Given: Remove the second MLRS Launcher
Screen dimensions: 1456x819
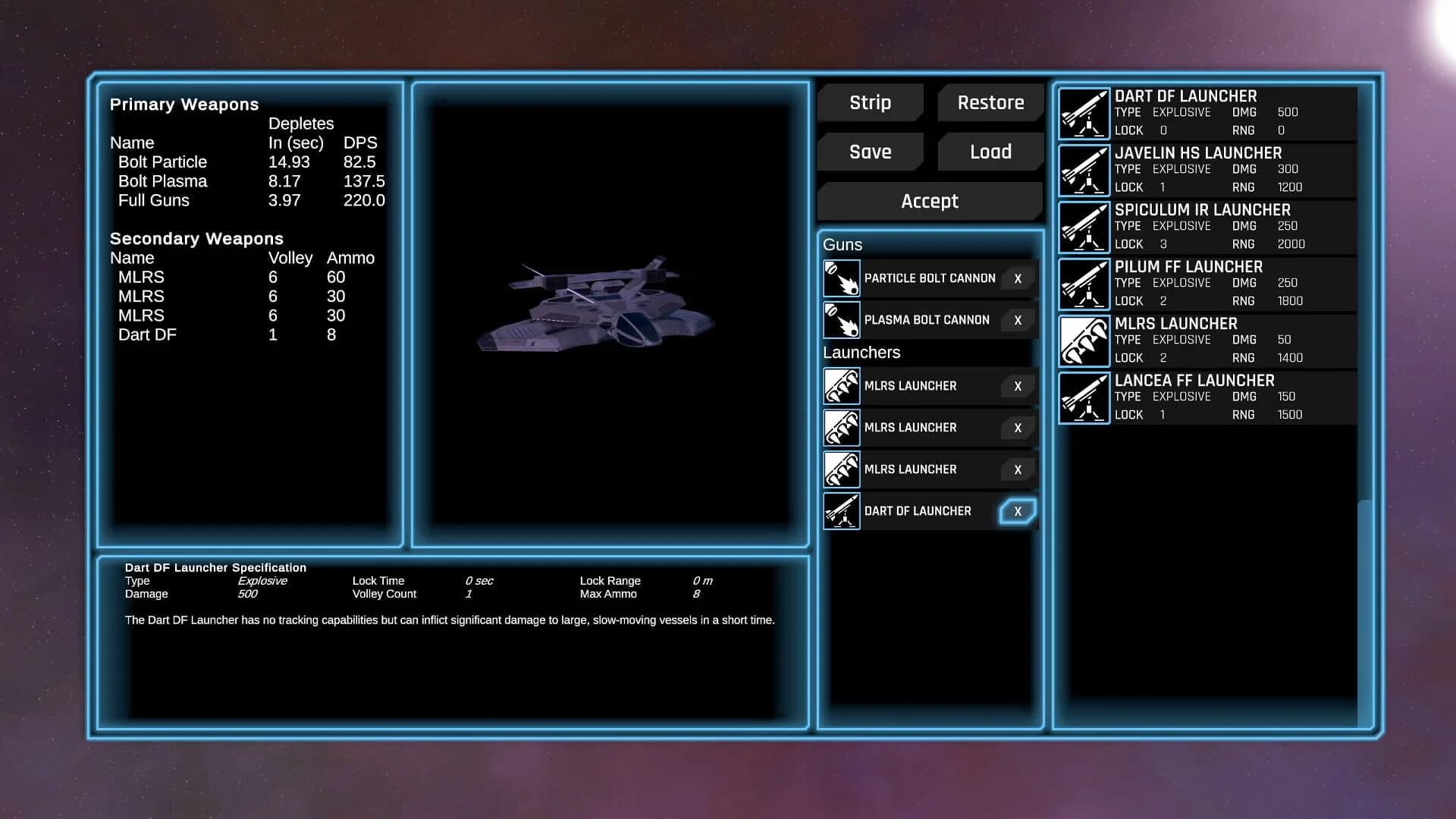Looking at the screenshot, I should point(1018,428).
